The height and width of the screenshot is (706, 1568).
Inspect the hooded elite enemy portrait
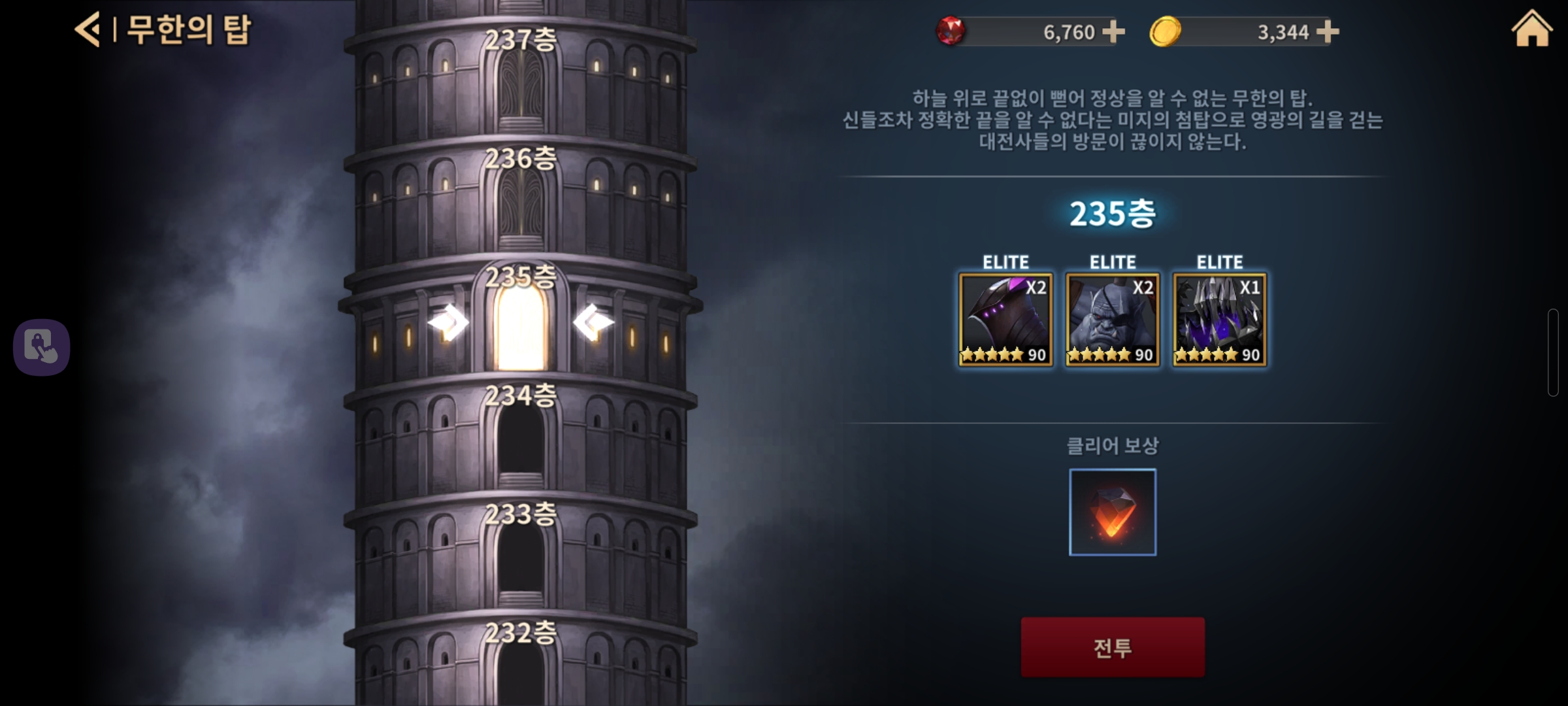1005,320
